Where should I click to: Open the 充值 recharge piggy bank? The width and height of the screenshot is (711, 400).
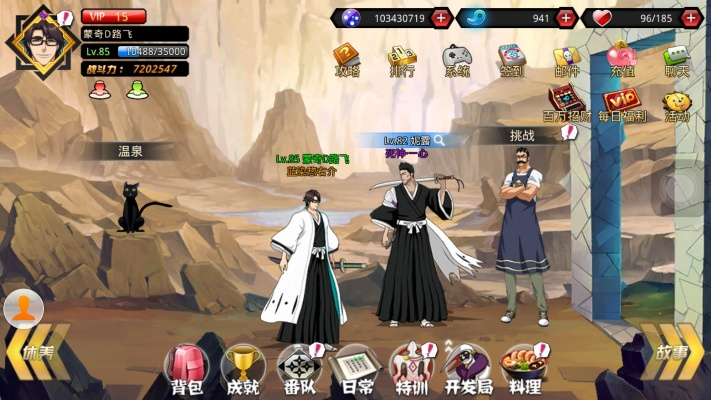click(621, 59)
